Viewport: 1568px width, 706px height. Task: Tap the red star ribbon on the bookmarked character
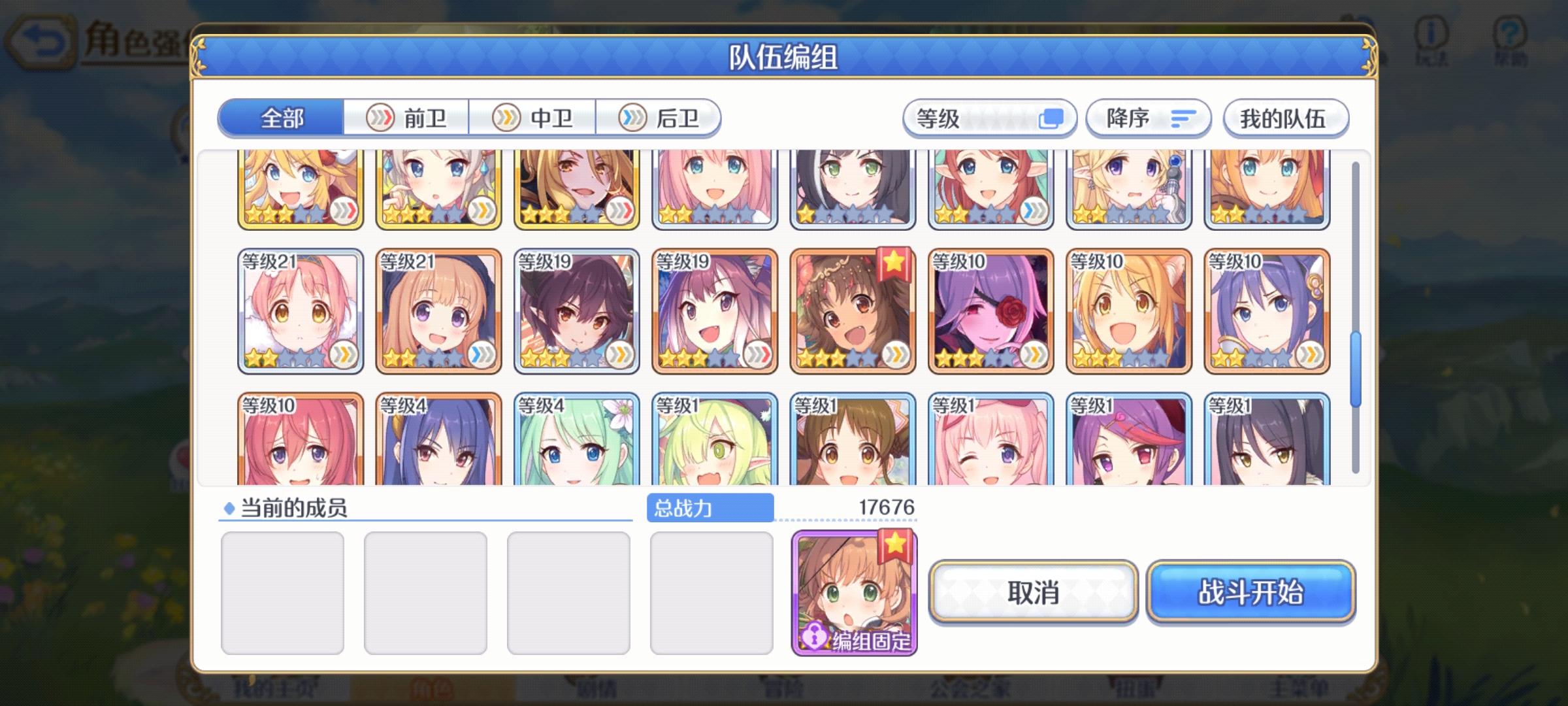pos(895,263)
